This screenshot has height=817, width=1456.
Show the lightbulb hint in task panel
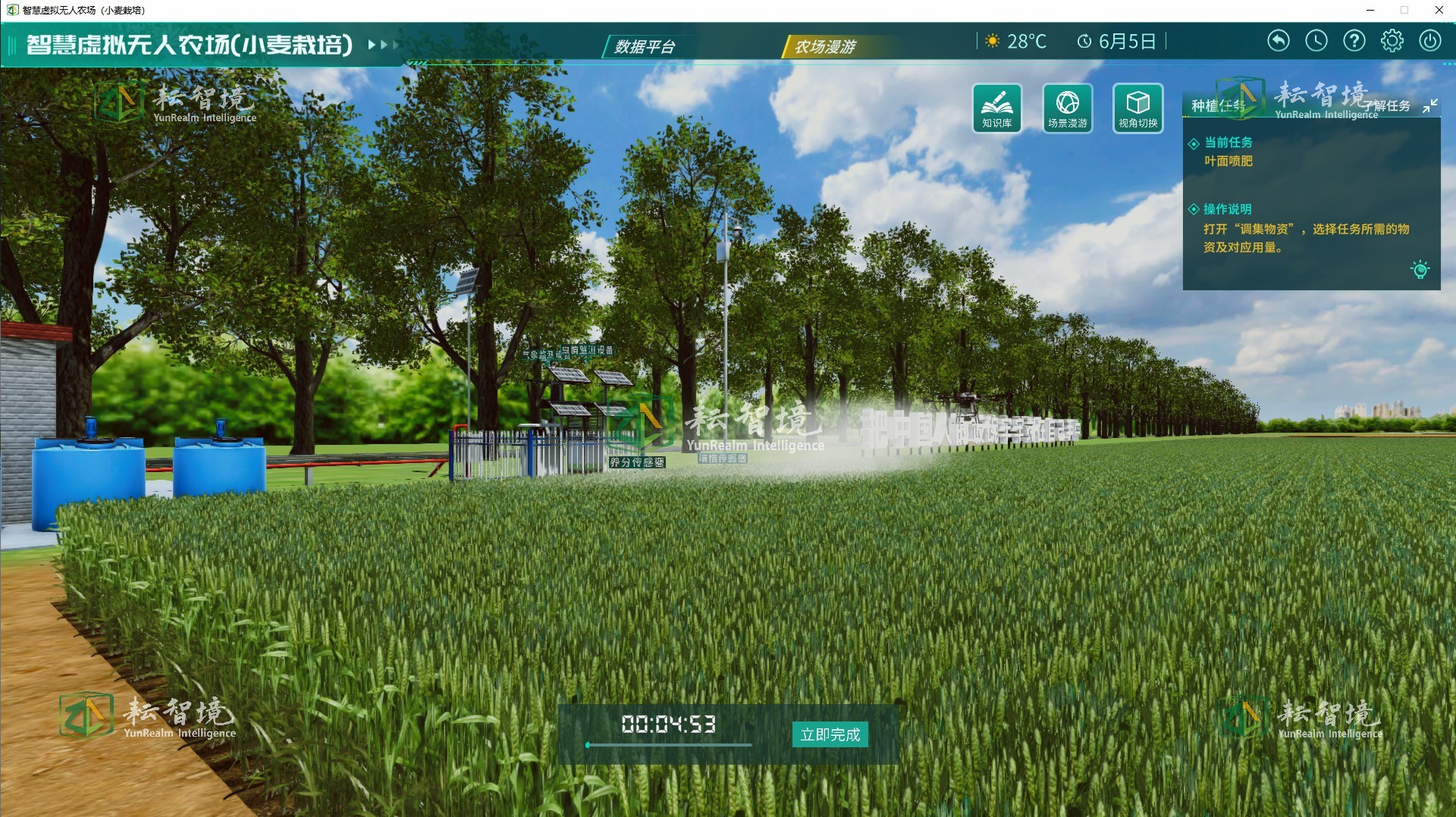click(1420, 270)
